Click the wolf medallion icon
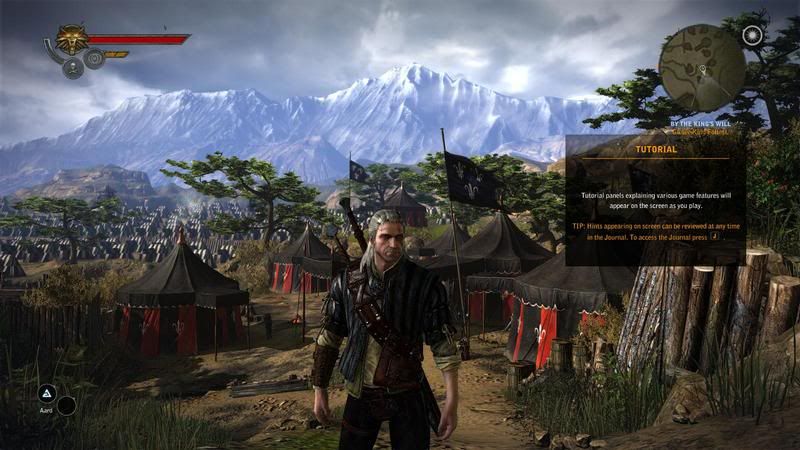 coord(72,39)
